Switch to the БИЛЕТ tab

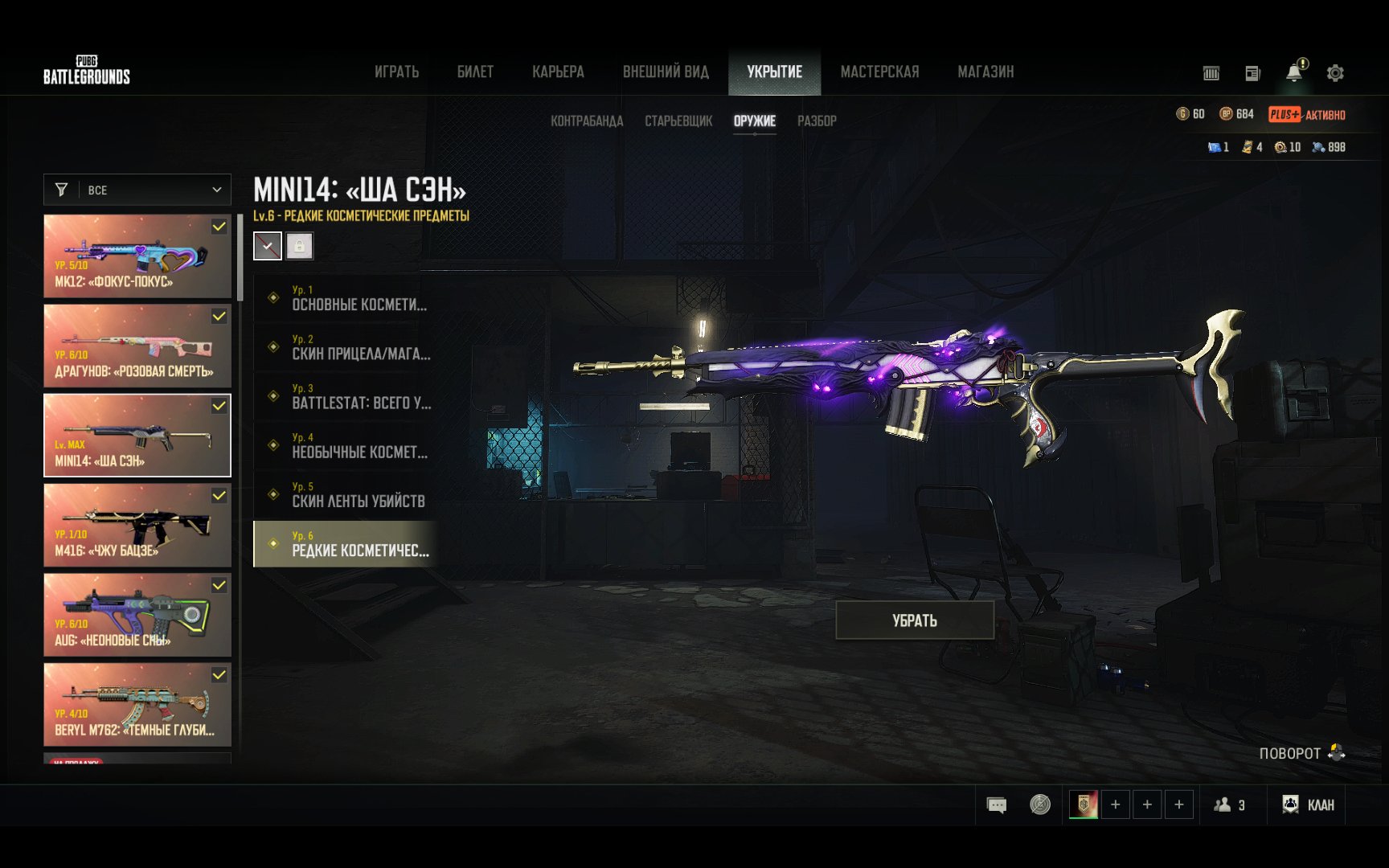click(x=475, y=72)
